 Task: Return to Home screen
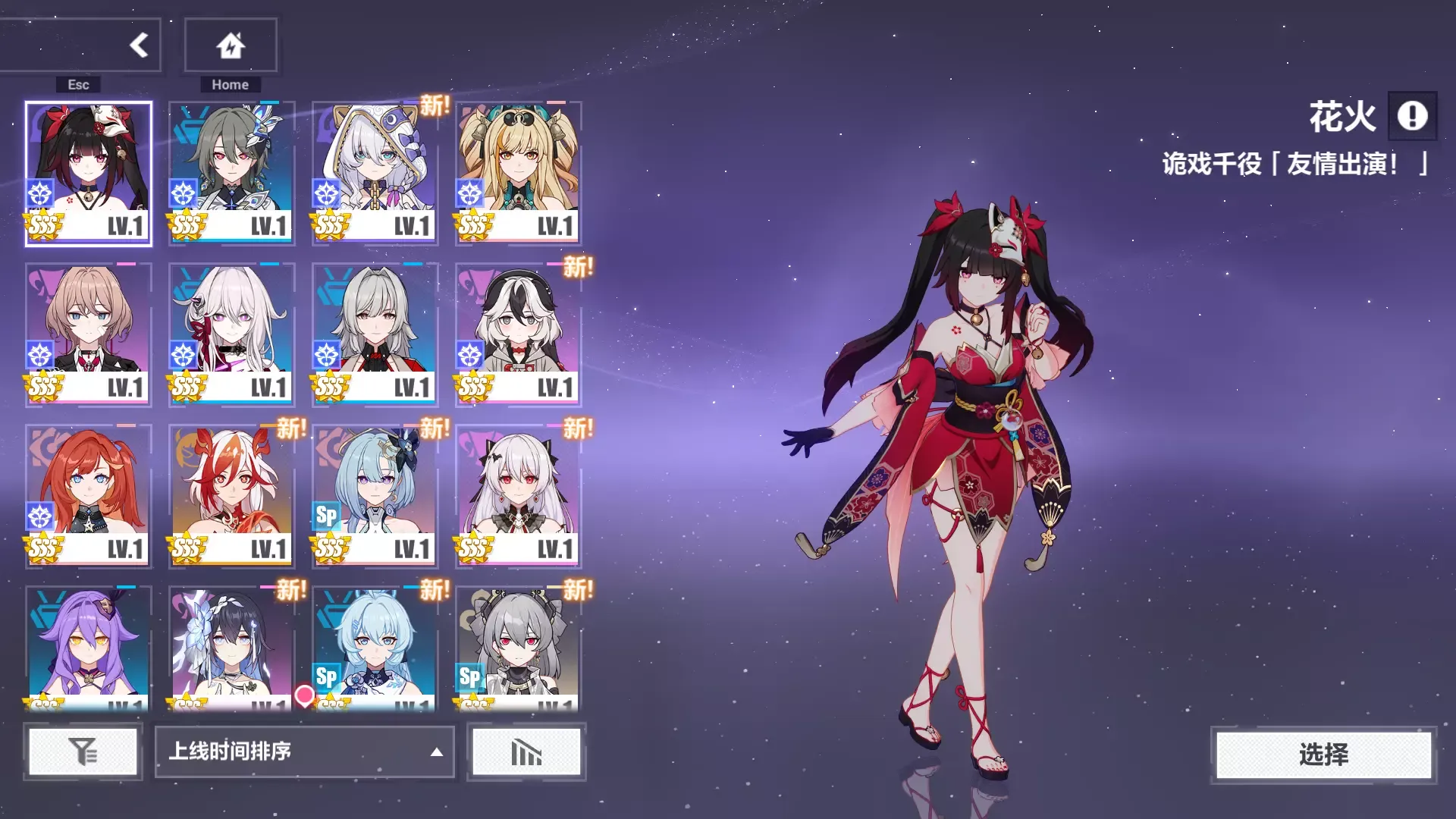231,45
